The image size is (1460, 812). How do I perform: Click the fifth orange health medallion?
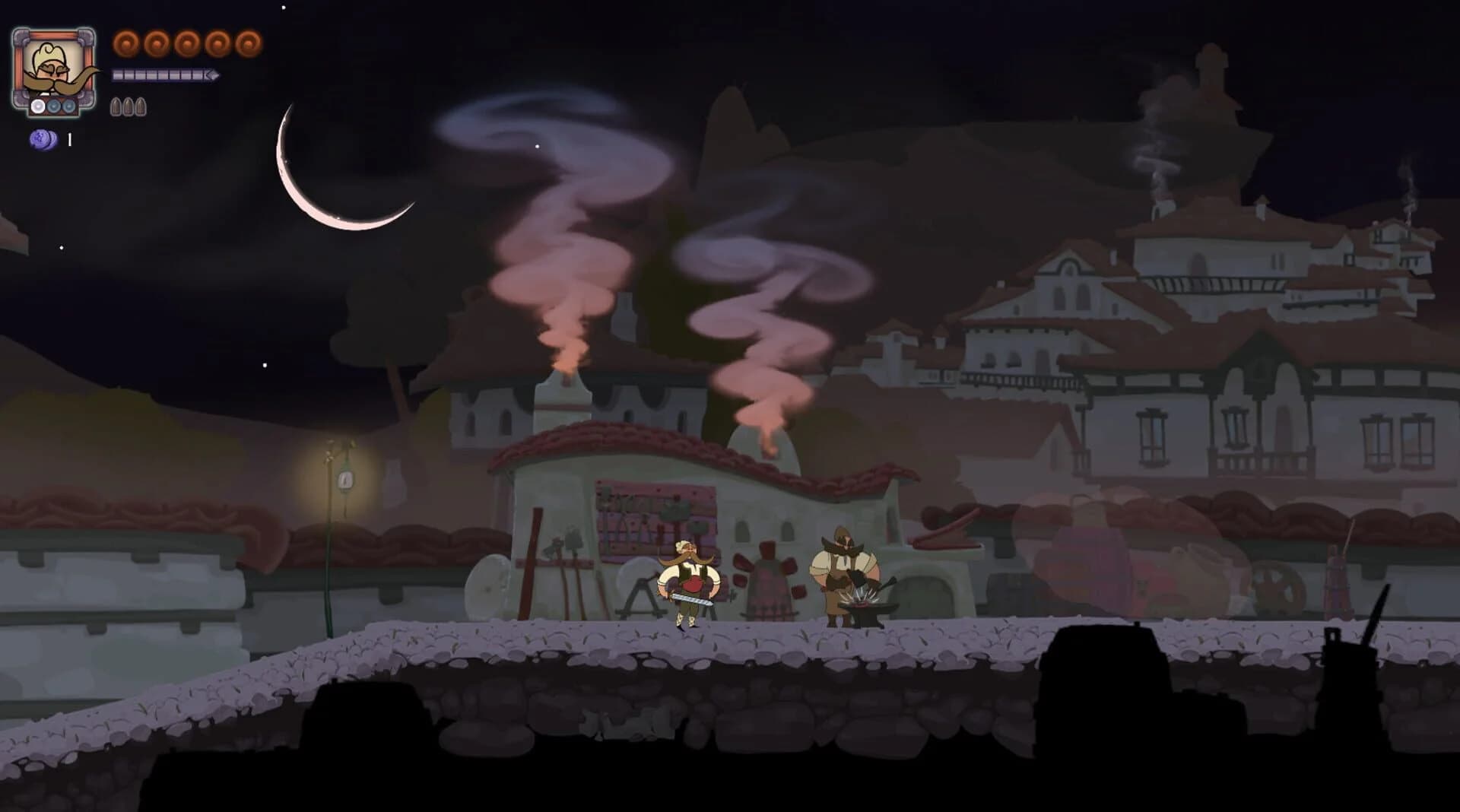click(x=247, y=43)
